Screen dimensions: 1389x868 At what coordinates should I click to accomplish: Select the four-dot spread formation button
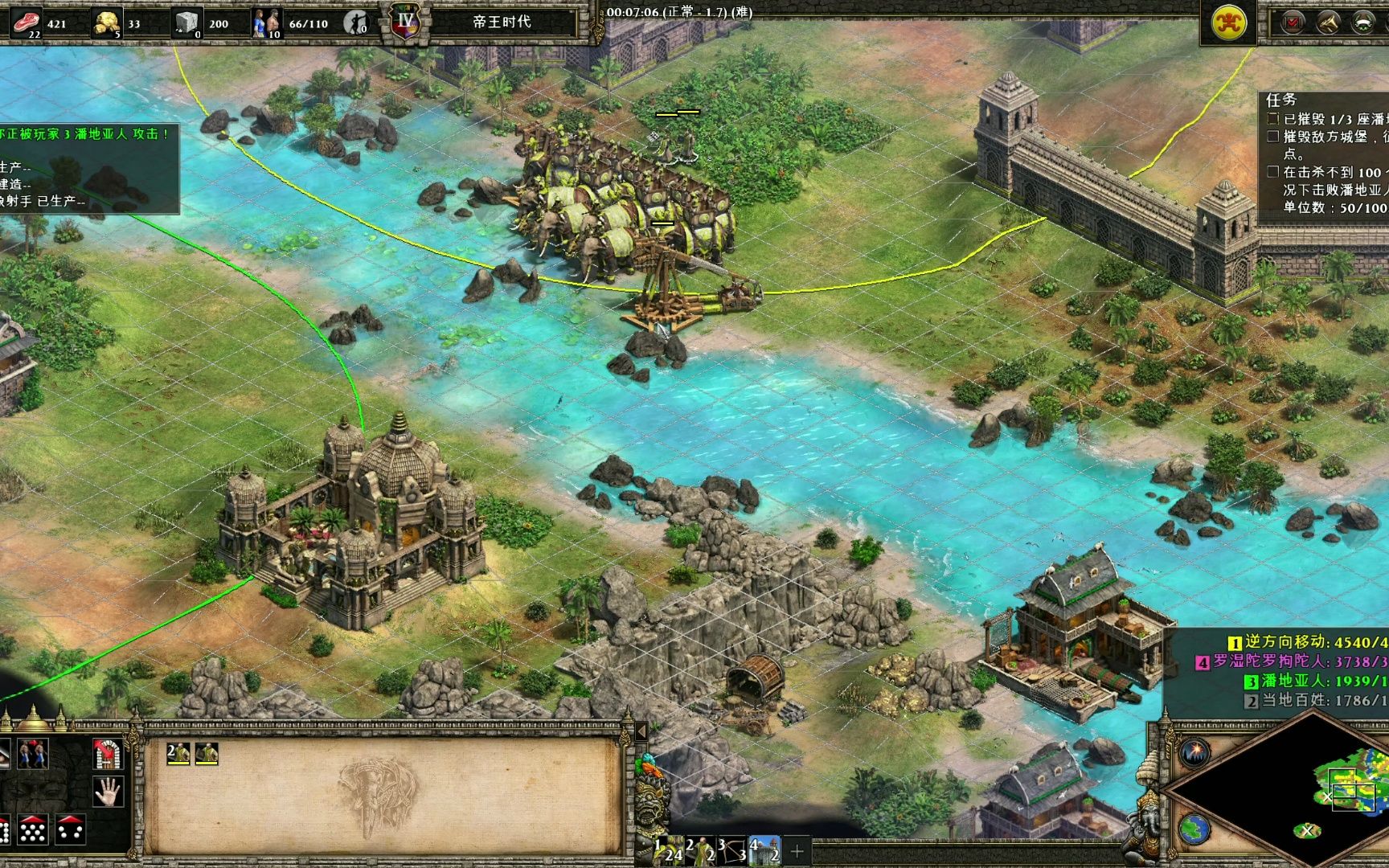pos(71,829)
